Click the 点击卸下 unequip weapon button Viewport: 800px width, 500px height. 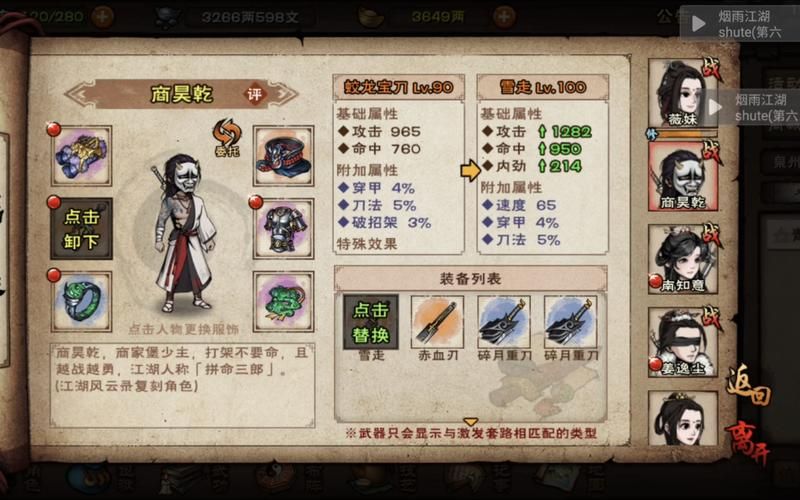pos(81,228)
